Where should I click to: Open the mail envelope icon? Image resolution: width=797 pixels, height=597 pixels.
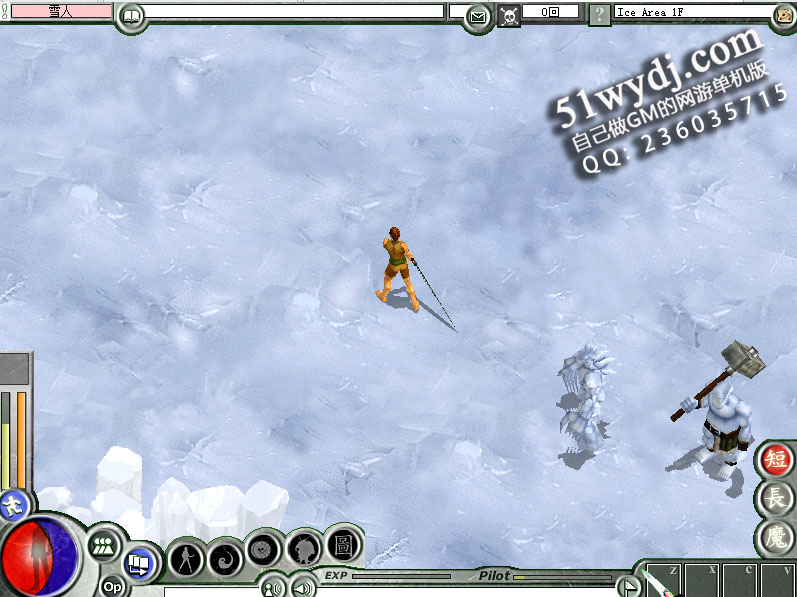pos(478,16)
